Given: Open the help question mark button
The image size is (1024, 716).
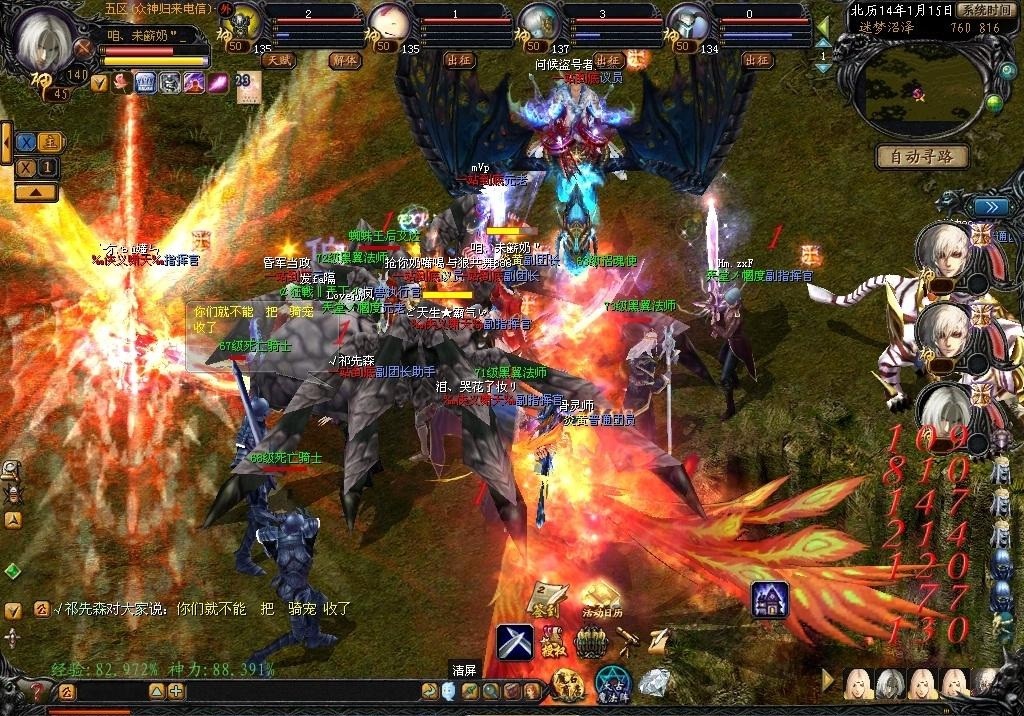Looking at the screenshot, I should (x=38, y=691).
